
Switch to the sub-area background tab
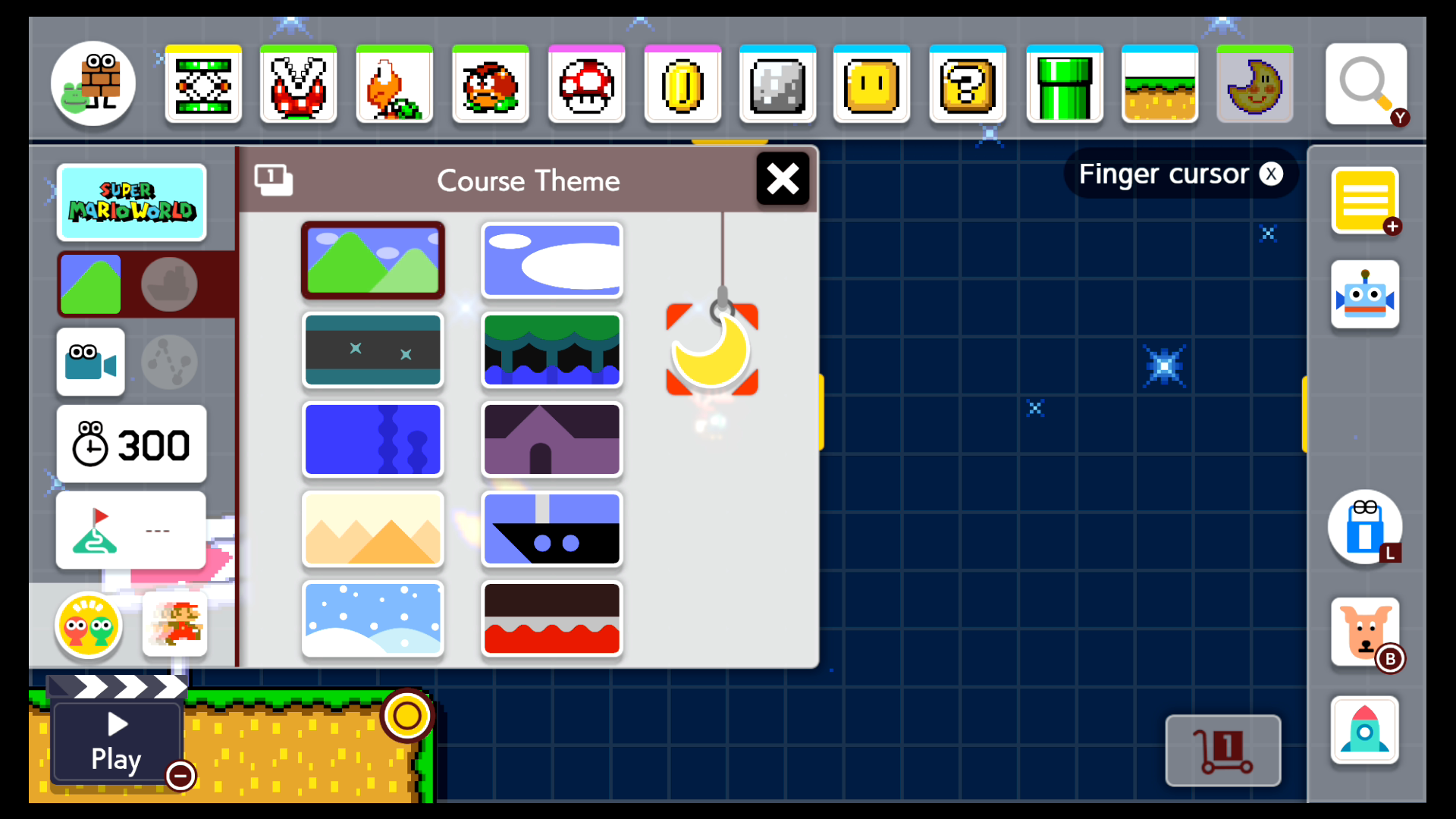pyautogui.click(x=169, y=284)
